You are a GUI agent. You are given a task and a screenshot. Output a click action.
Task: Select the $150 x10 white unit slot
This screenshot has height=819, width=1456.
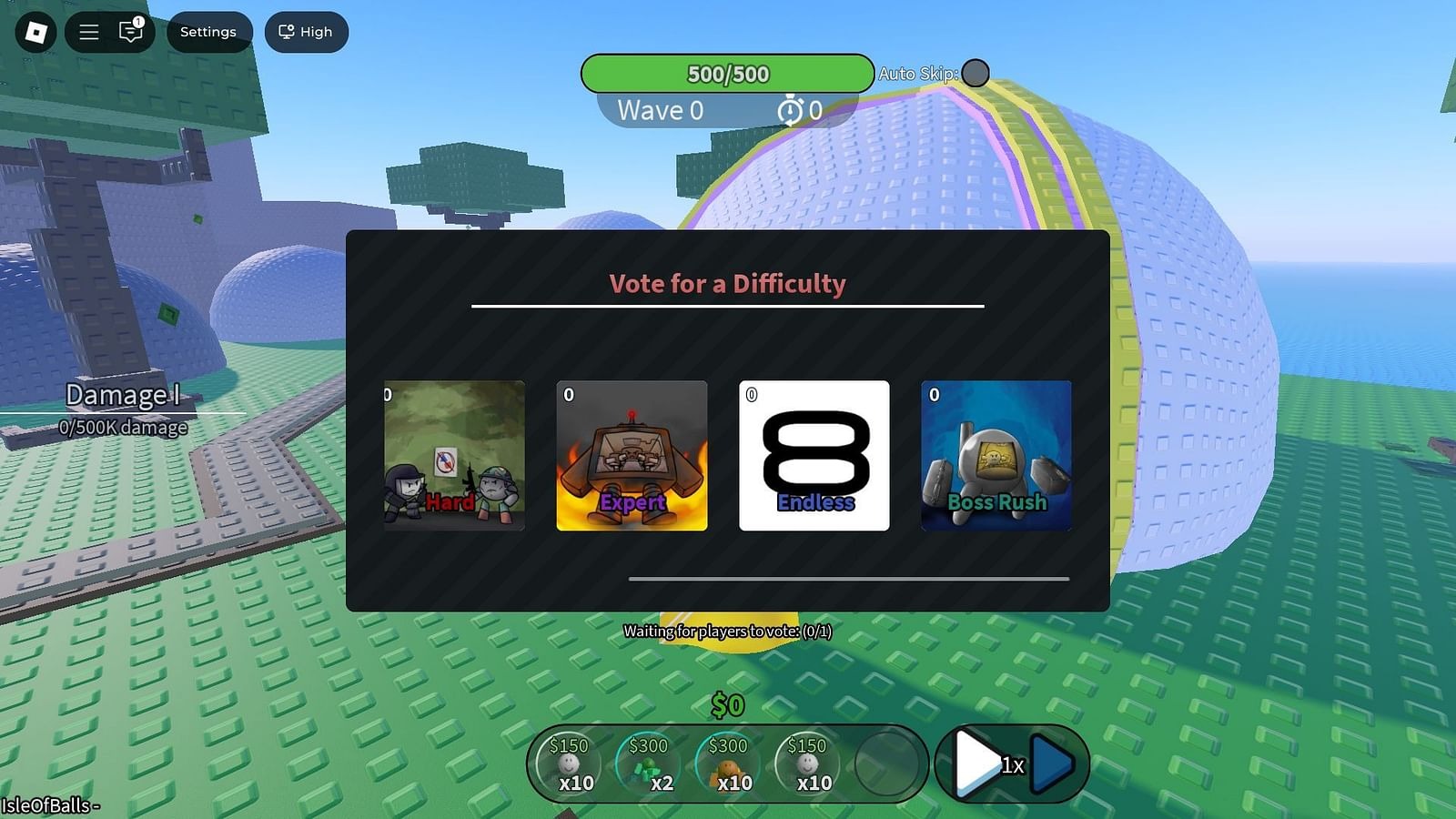[x=572, y=763]
